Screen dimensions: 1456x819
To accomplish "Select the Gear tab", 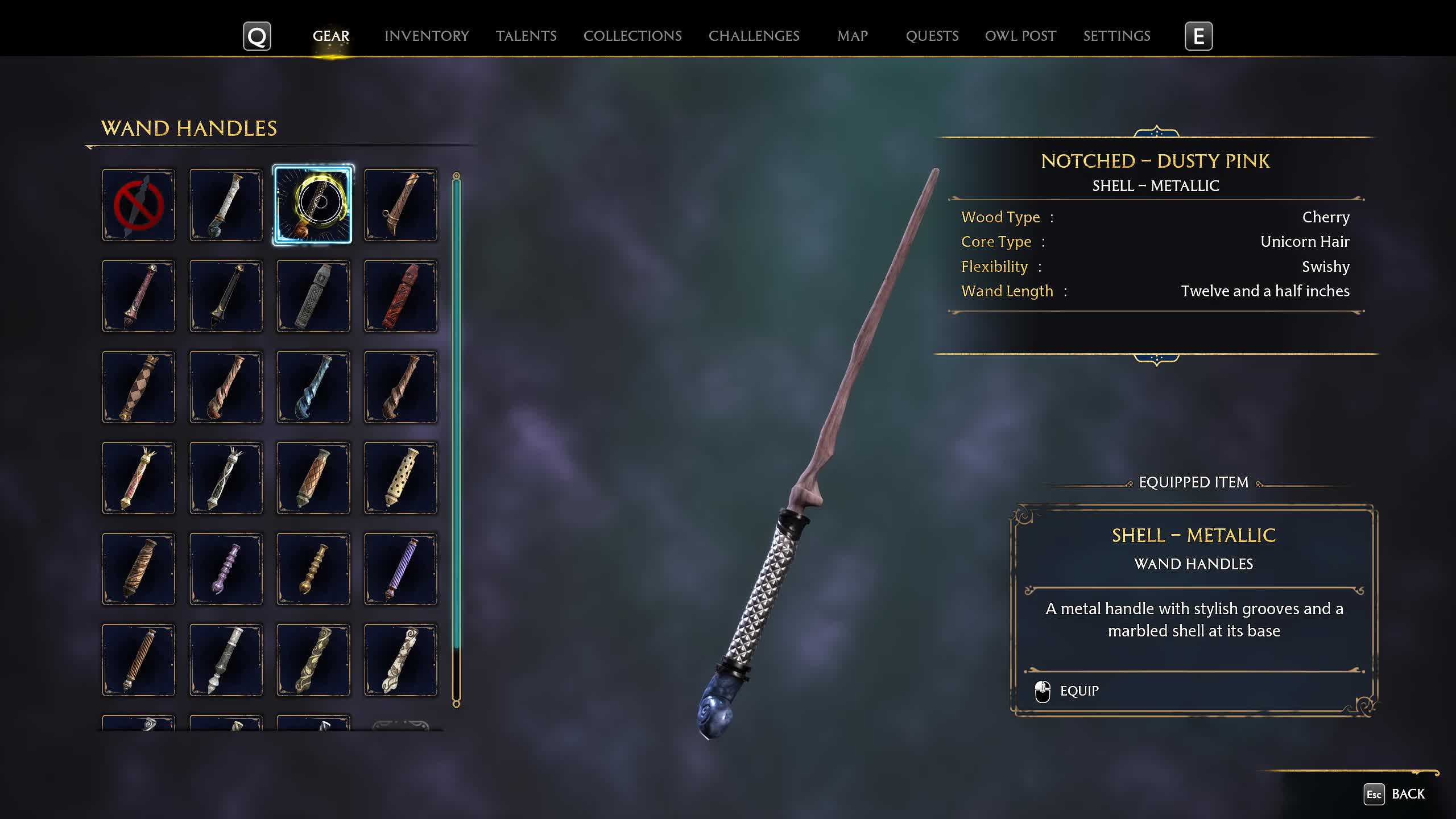I will click(330, 36).
